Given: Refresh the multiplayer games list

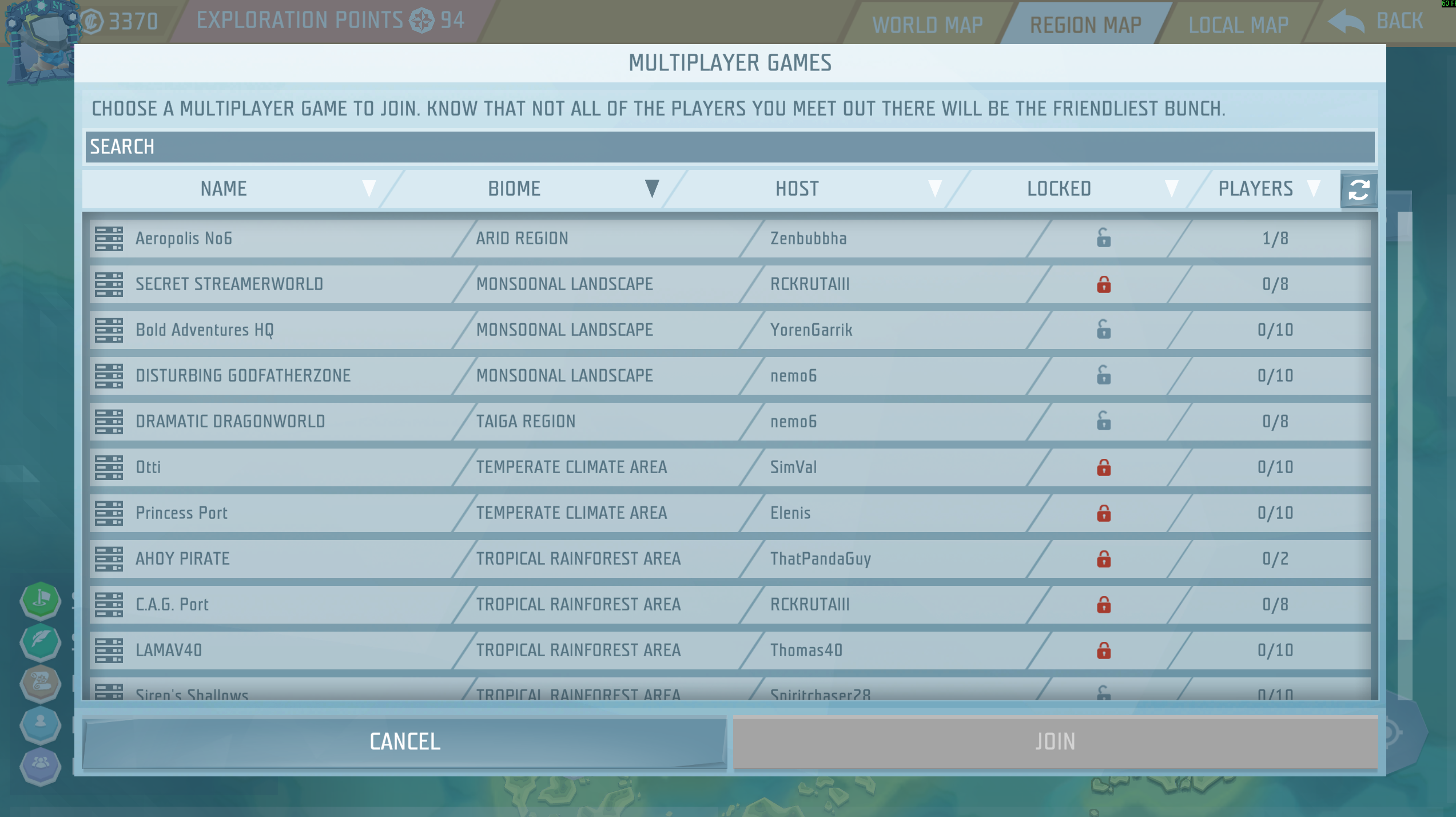Looking at the screenshot, I should pyautogui.click(x=1358, y=189).
